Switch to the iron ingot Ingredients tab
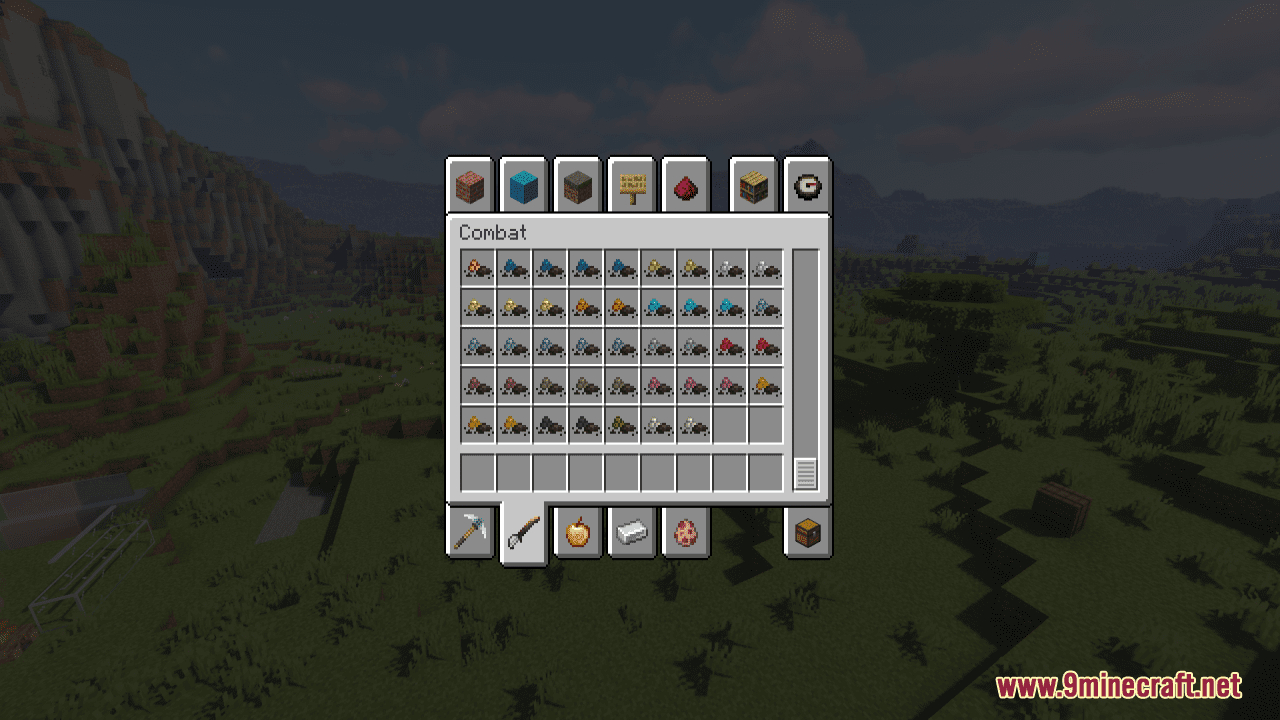The image size is (1280, 720). [x=632, y=533]
